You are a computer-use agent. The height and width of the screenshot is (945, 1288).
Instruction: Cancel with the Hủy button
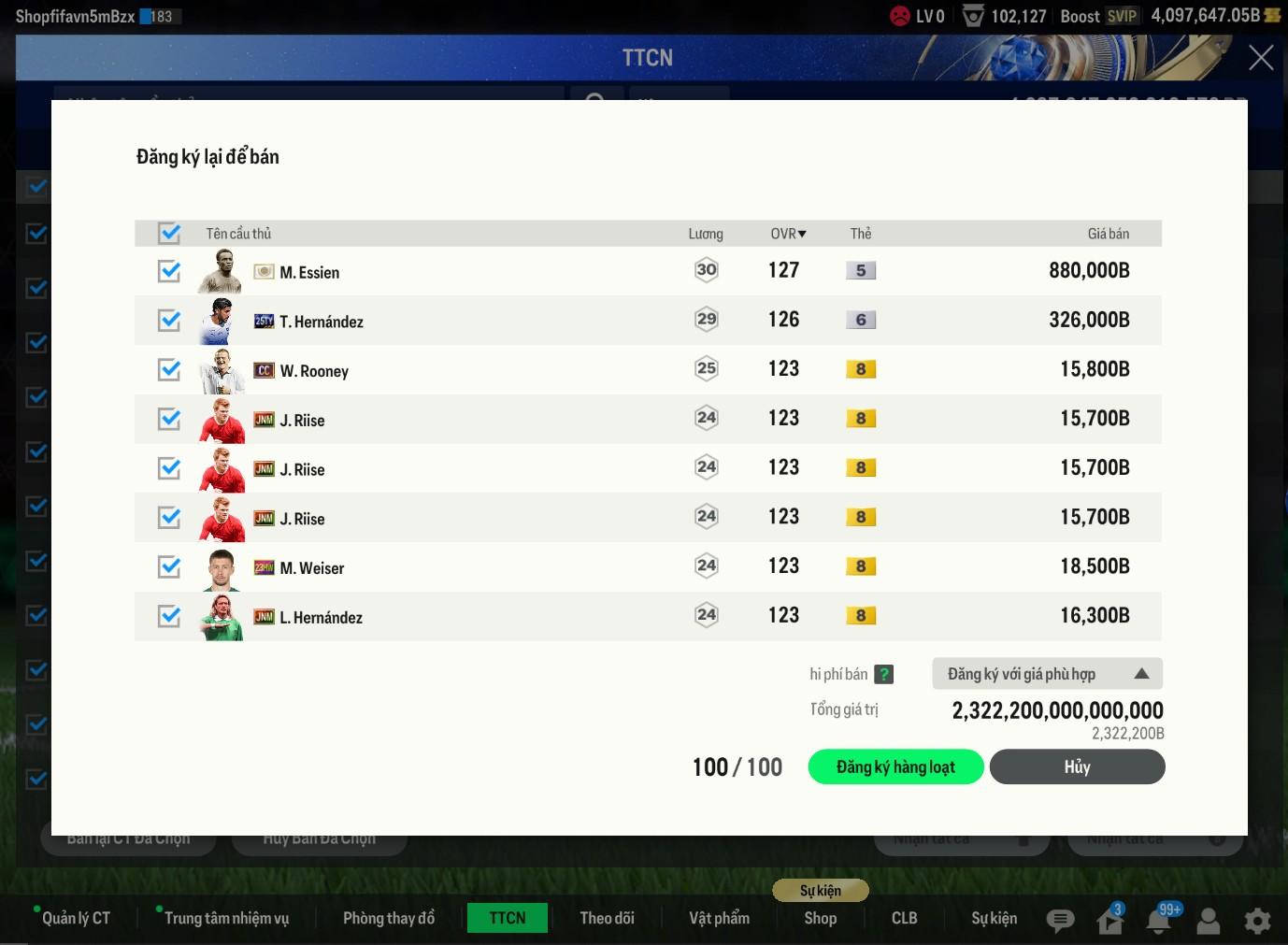(1077, 766)
